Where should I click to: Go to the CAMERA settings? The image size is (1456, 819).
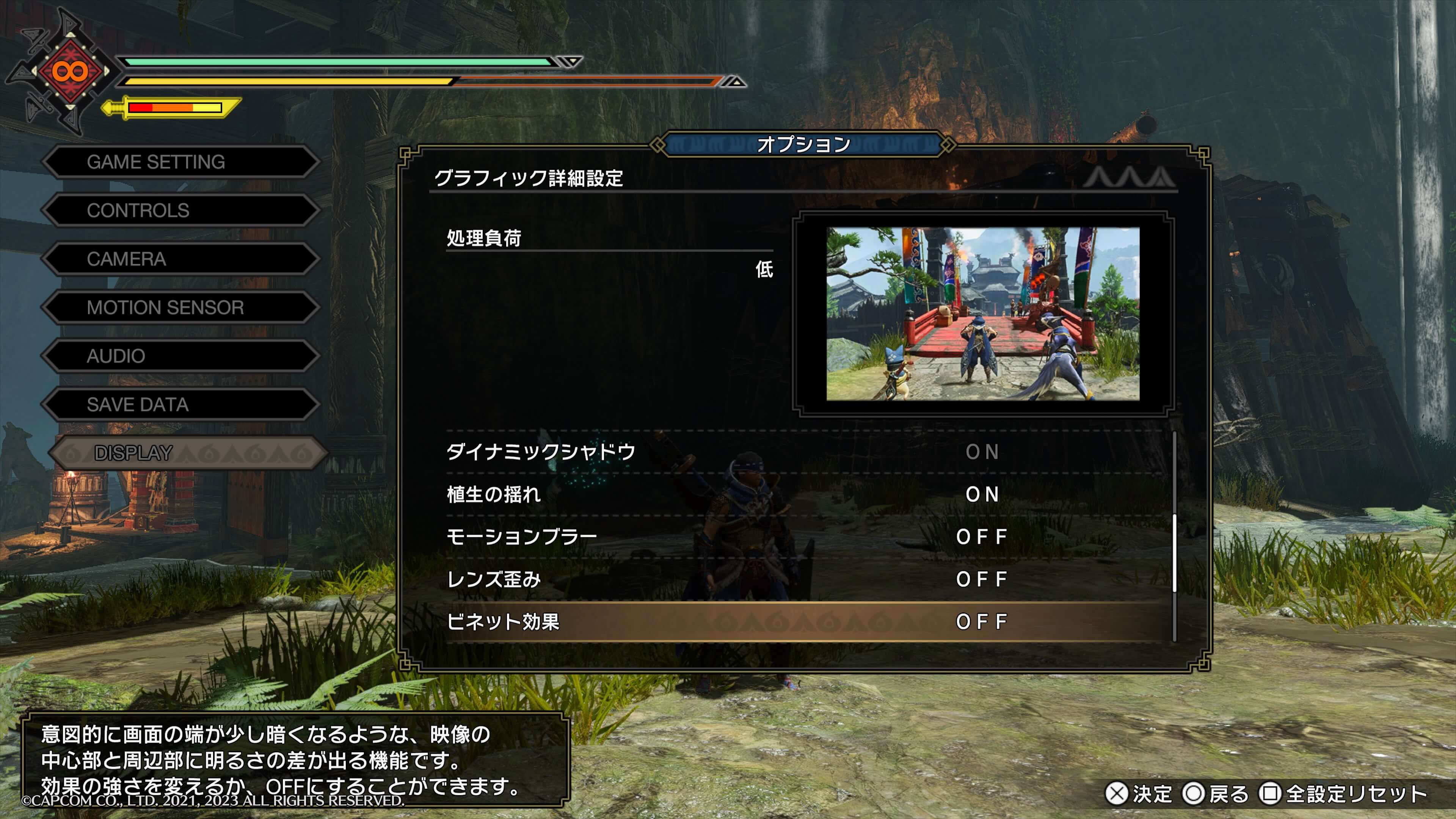coord(180,259)
